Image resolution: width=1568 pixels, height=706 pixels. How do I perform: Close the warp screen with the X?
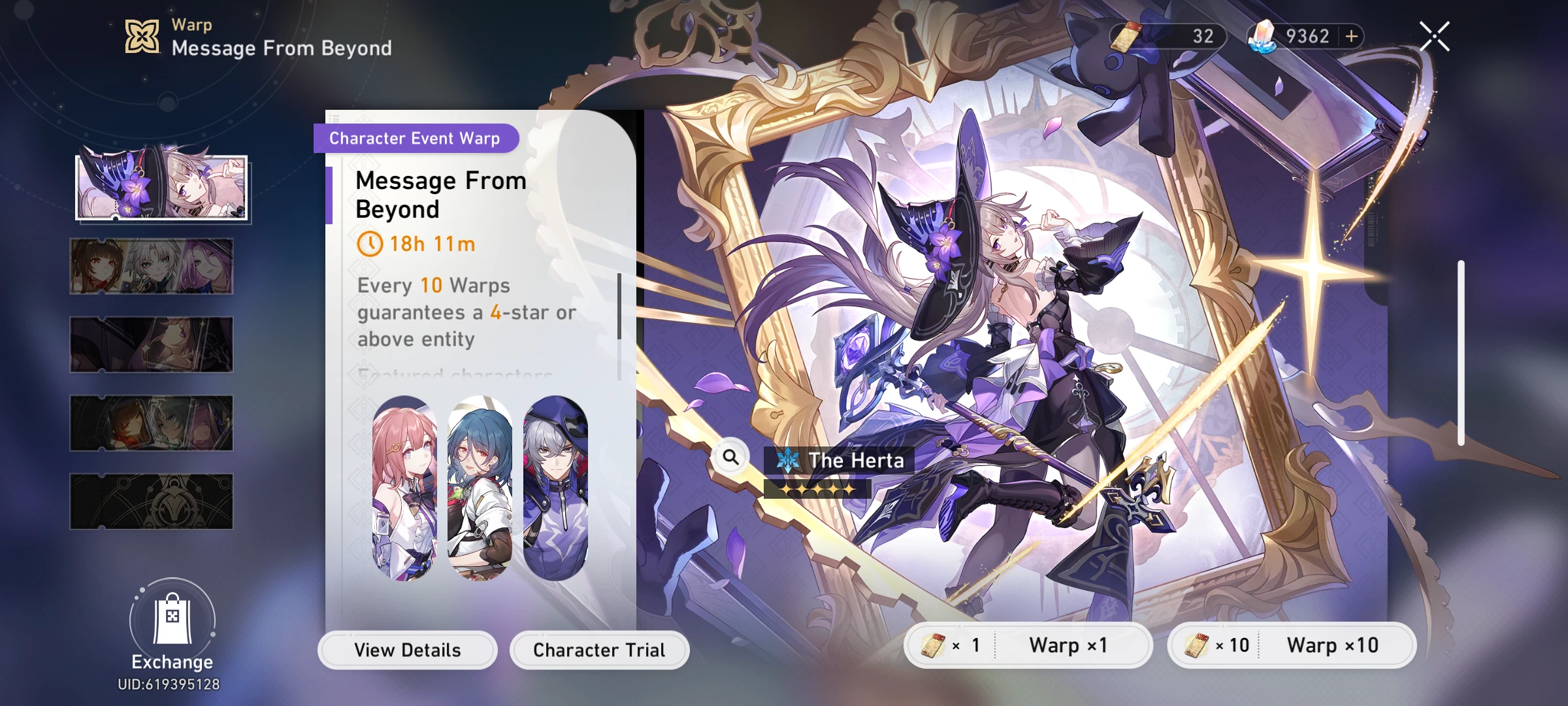tap(1434, 35)
